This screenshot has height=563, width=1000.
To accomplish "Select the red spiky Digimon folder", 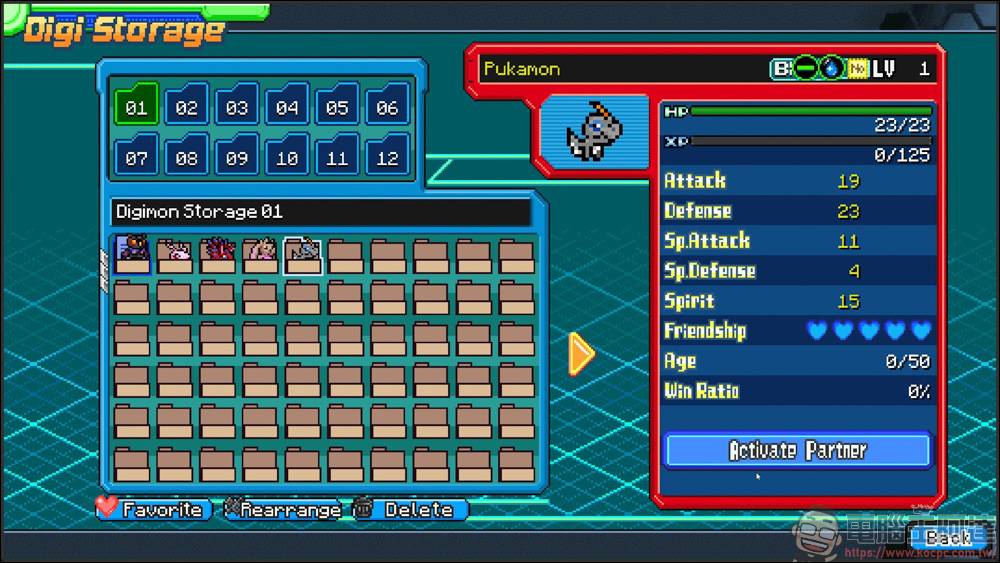I will click(x=217, y=256).
